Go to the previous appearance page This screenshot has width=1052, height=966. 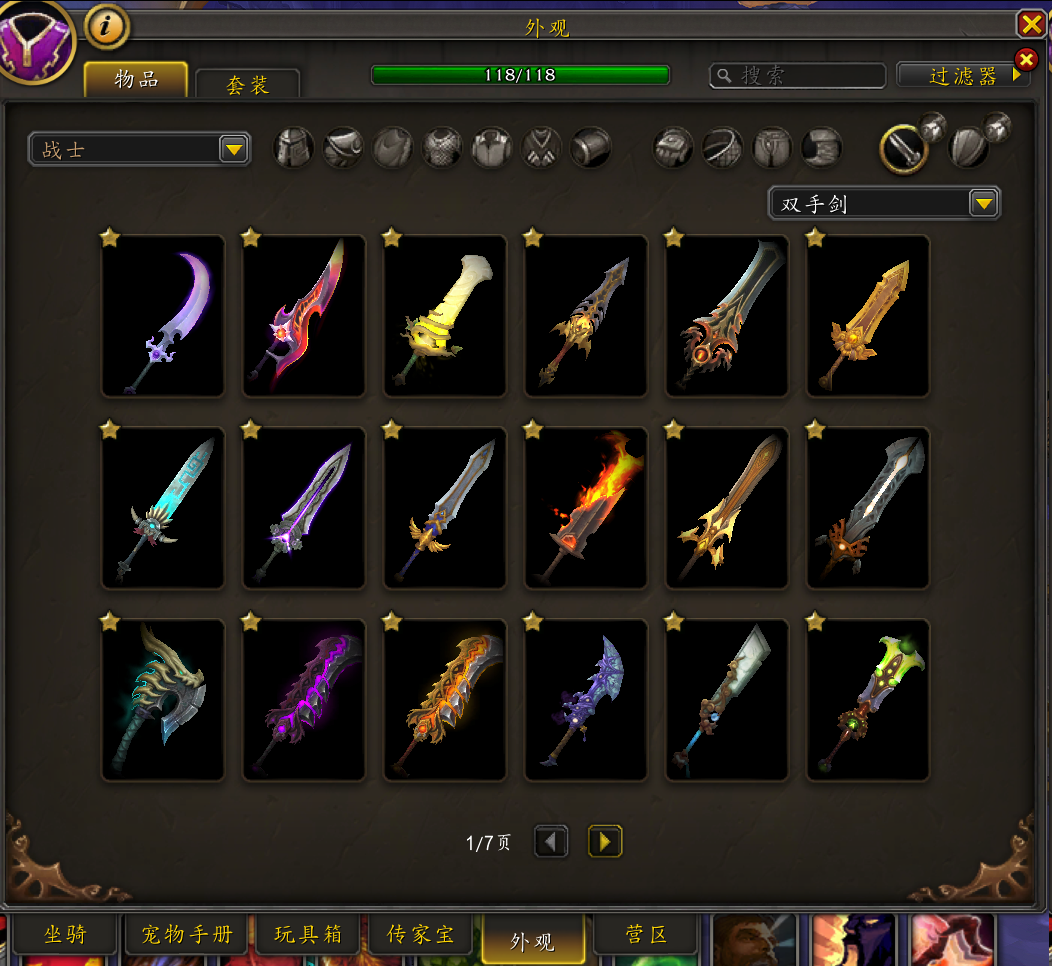pos(551,842)
